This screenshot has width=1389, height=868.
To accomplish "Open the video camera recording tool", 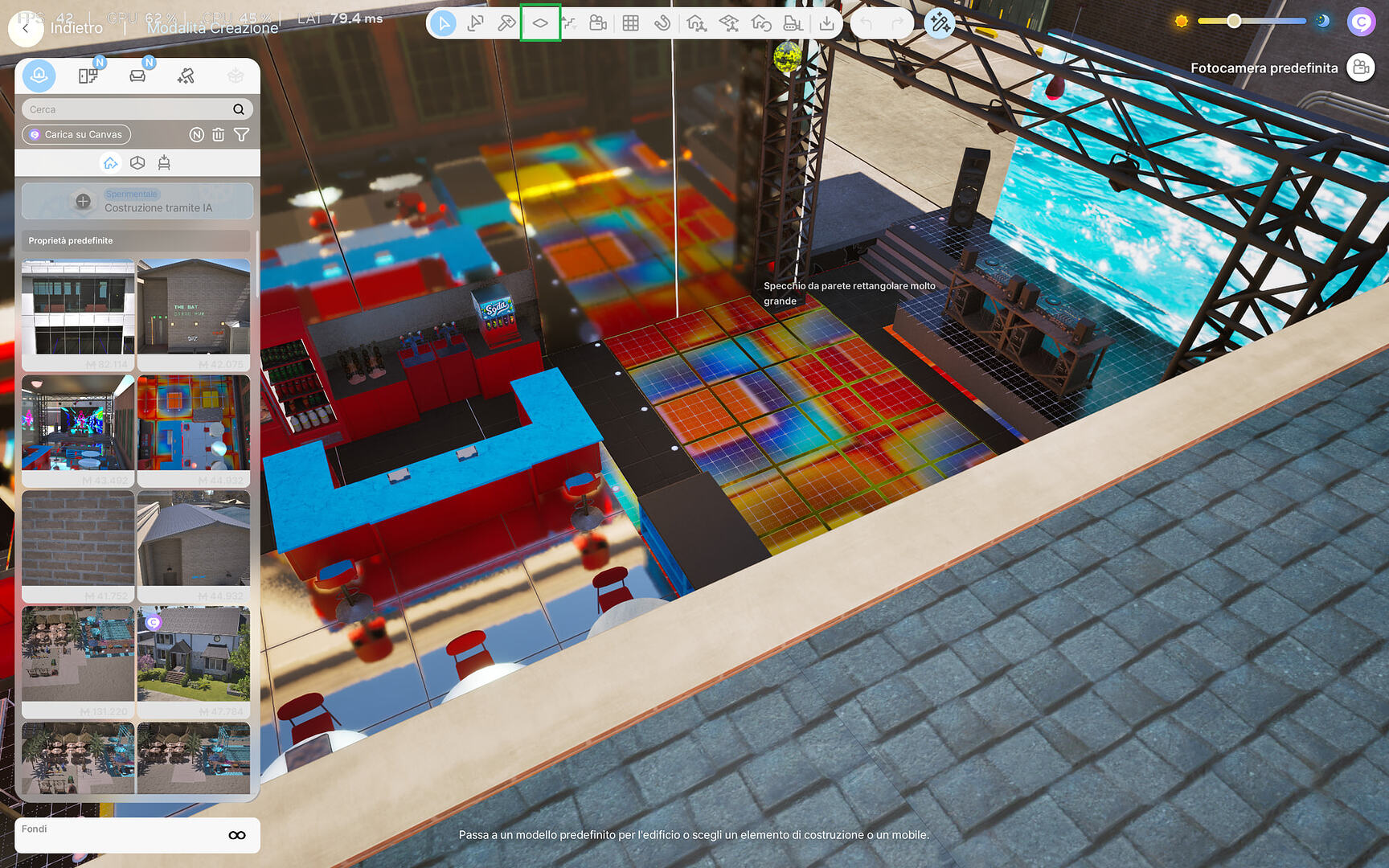I will 597,23.
